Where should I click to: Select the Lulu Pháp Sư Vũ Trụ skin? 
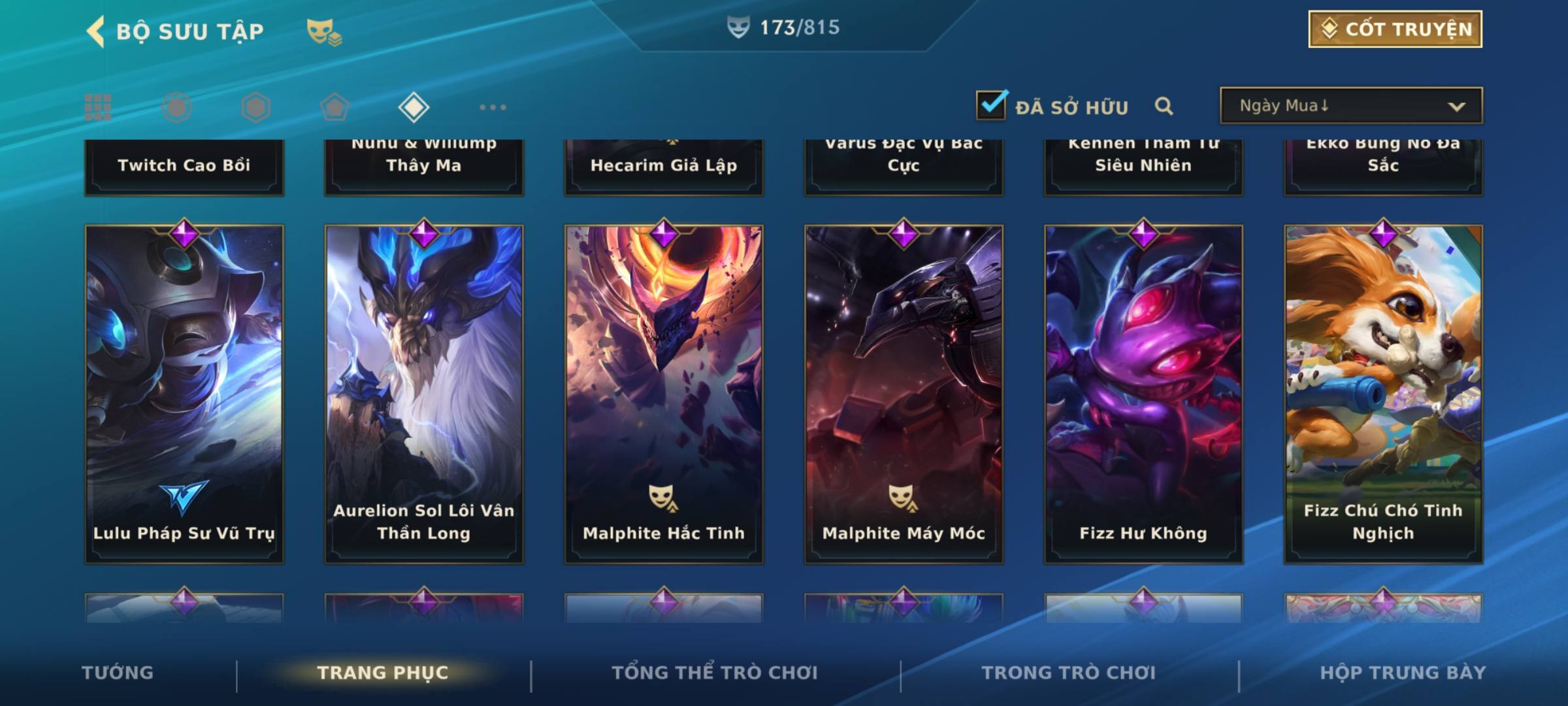coord(184,394)
